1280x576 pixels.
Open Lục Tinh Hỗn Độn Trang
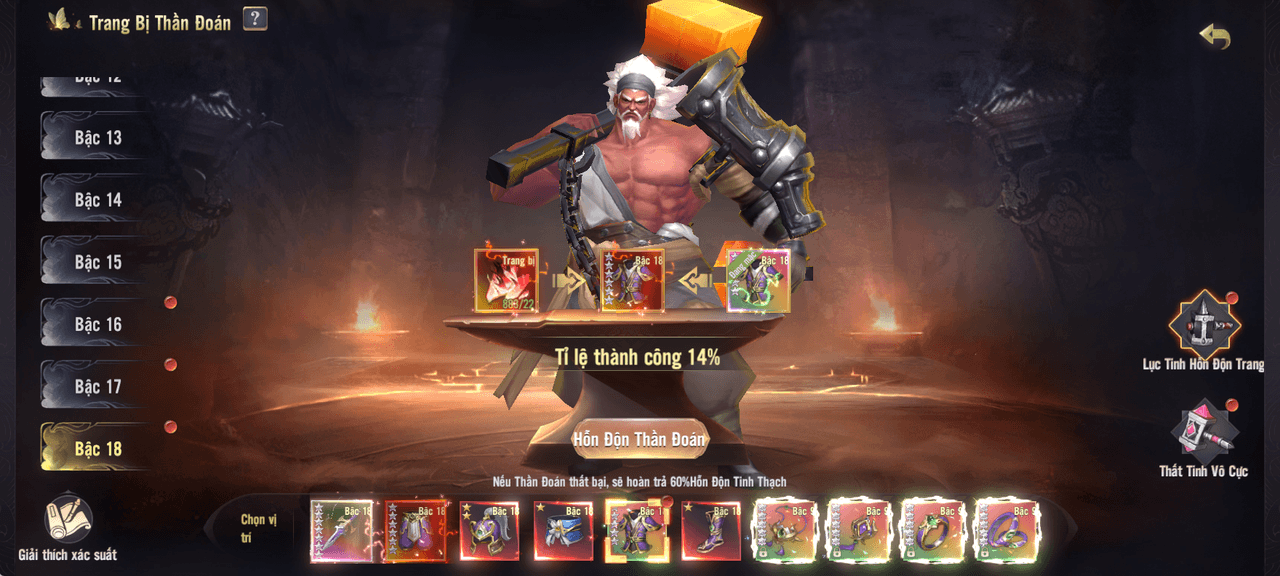[x=1204, y=327]
